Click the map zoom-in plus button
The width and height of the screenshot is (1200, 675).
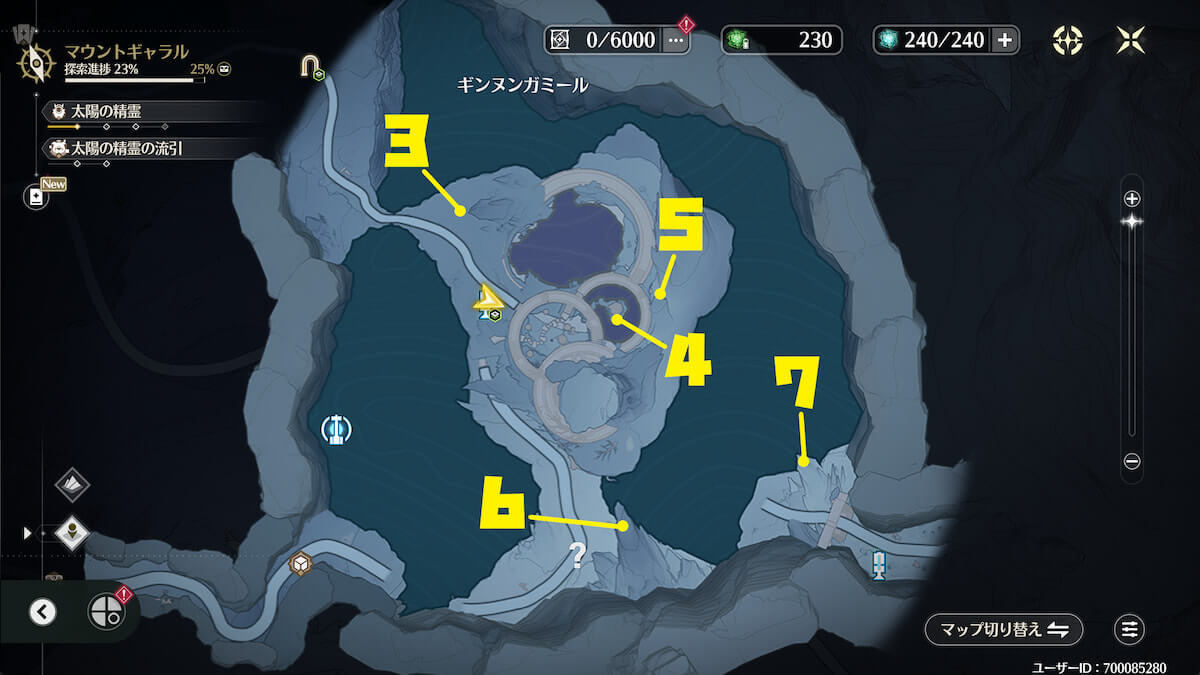coord(1132,198)
